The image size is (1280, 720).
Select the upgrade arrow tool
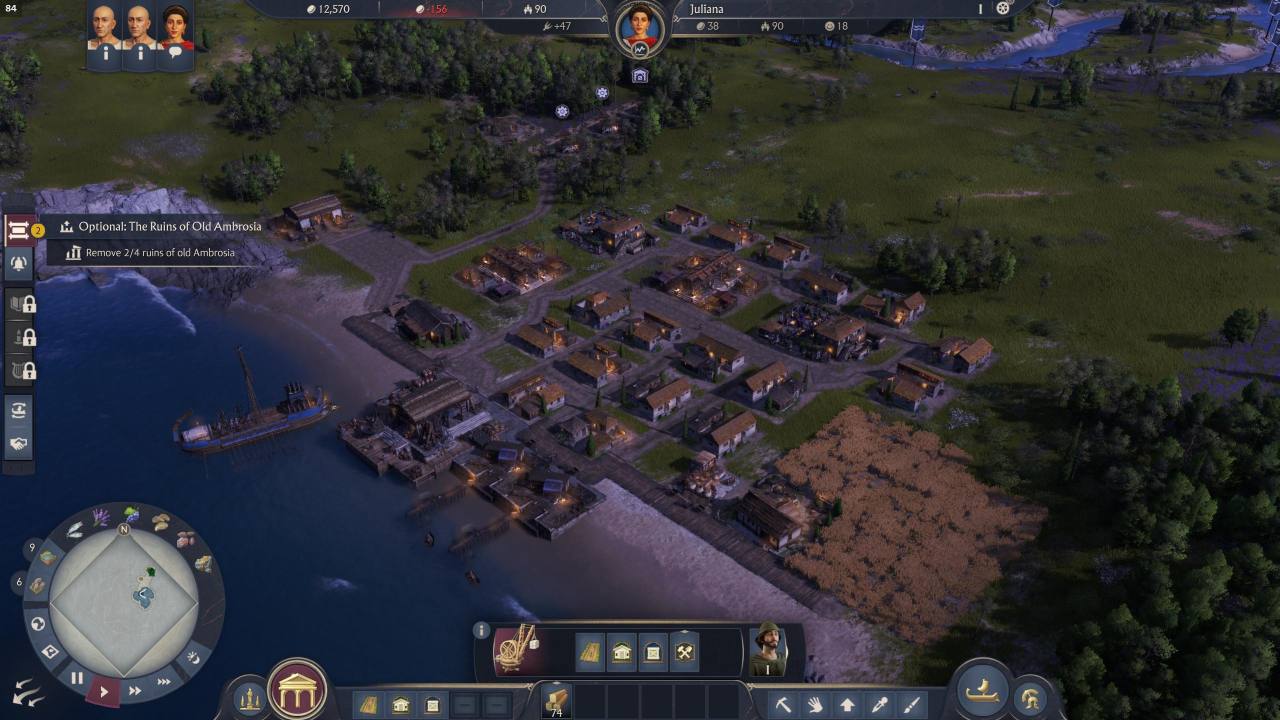point(847,705)
